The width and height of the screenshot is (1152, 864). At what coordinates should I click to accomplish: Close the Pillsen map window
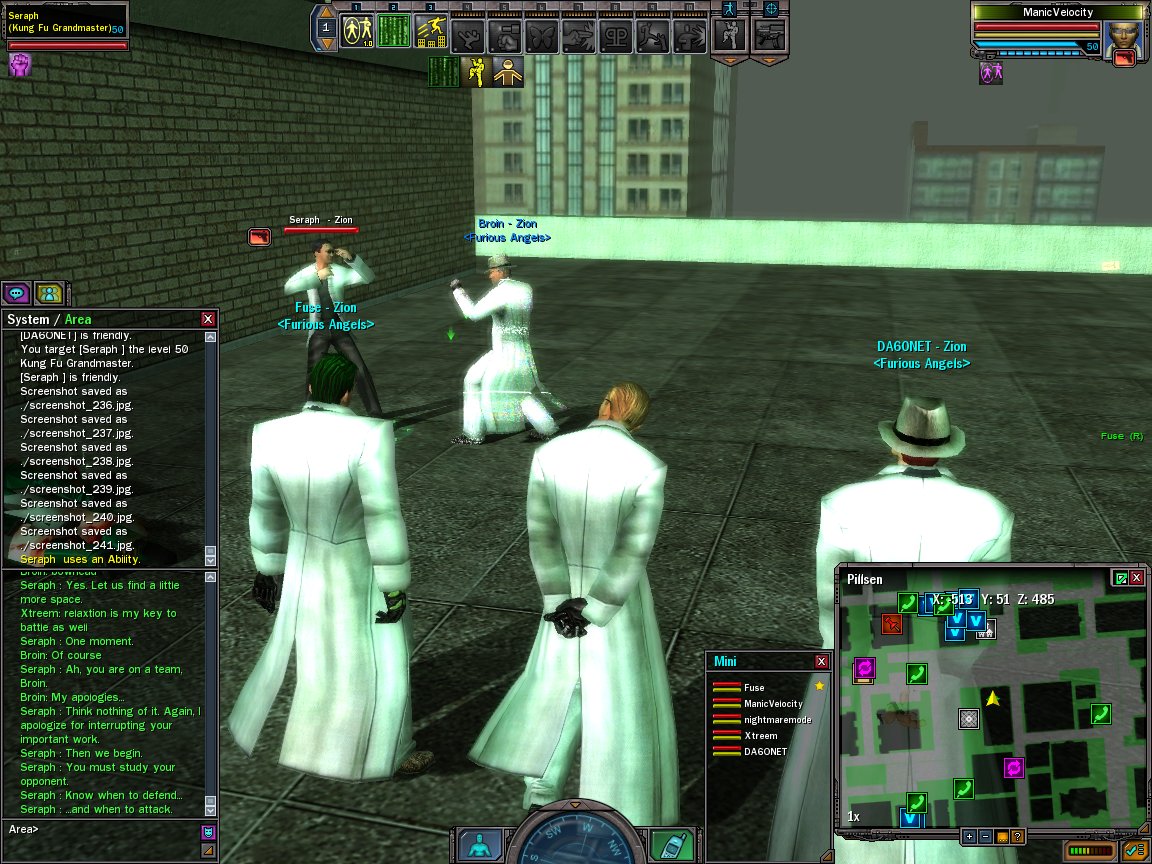point(1137,578)
